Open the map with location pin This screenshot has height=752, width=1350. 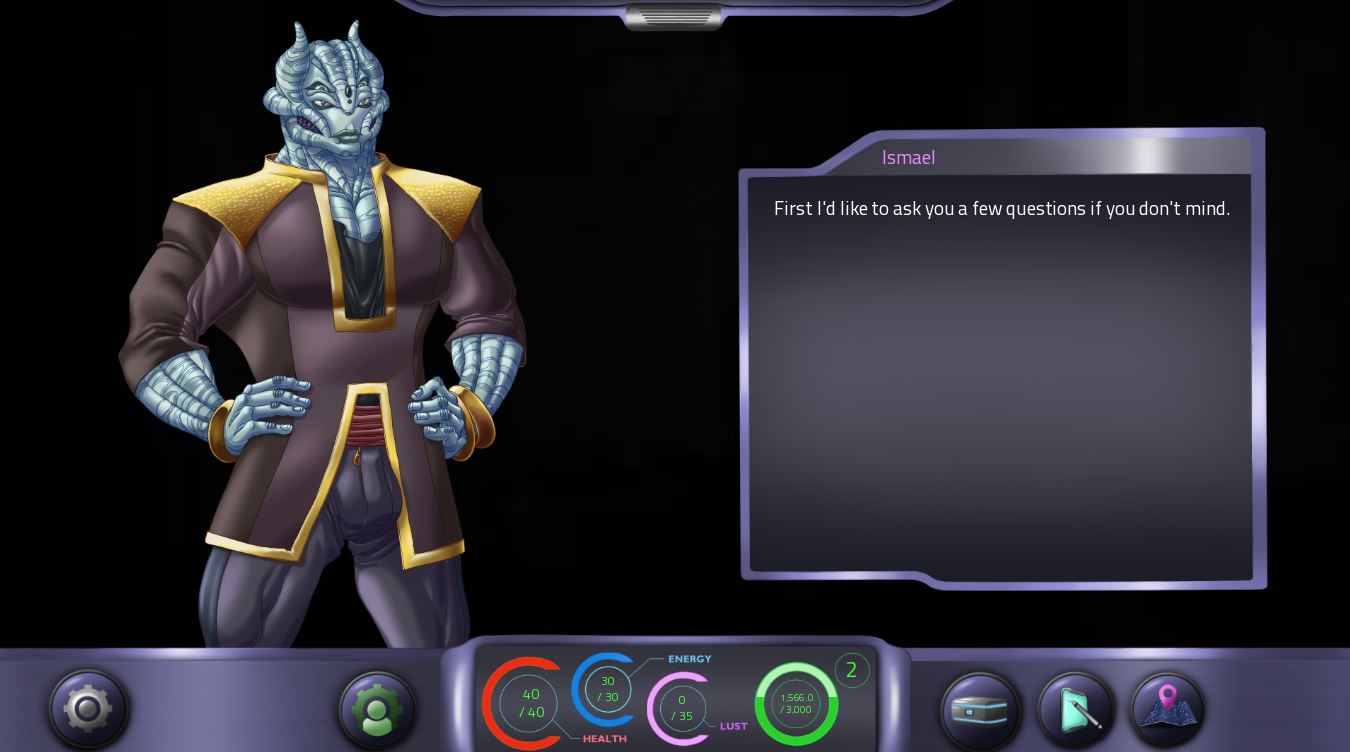[1167, 707]
